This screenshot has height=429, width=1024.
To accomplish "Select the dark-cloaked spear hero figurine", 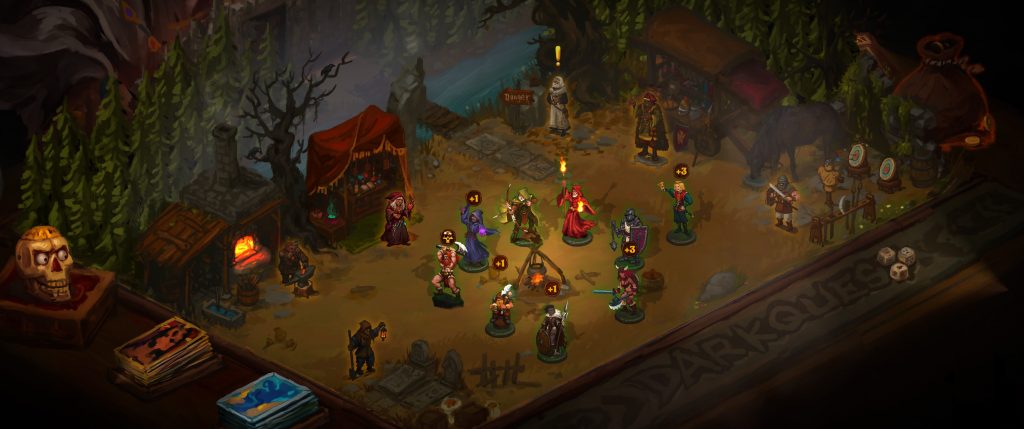I will [x=551, y=331].
